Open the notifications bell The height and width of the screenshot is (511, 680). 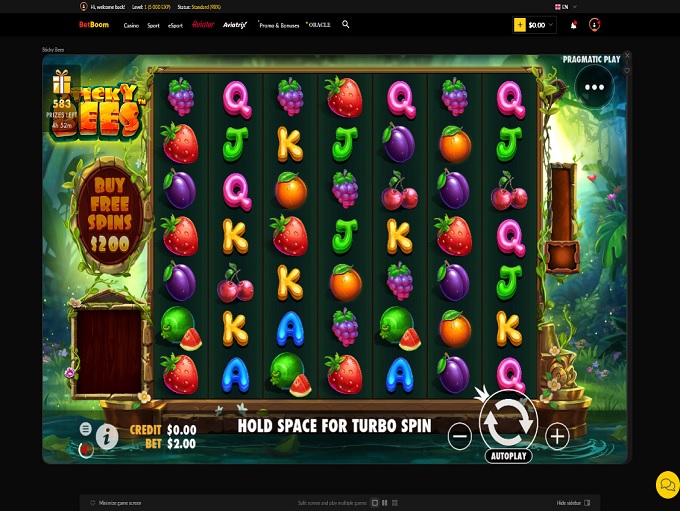click(574, 25)
